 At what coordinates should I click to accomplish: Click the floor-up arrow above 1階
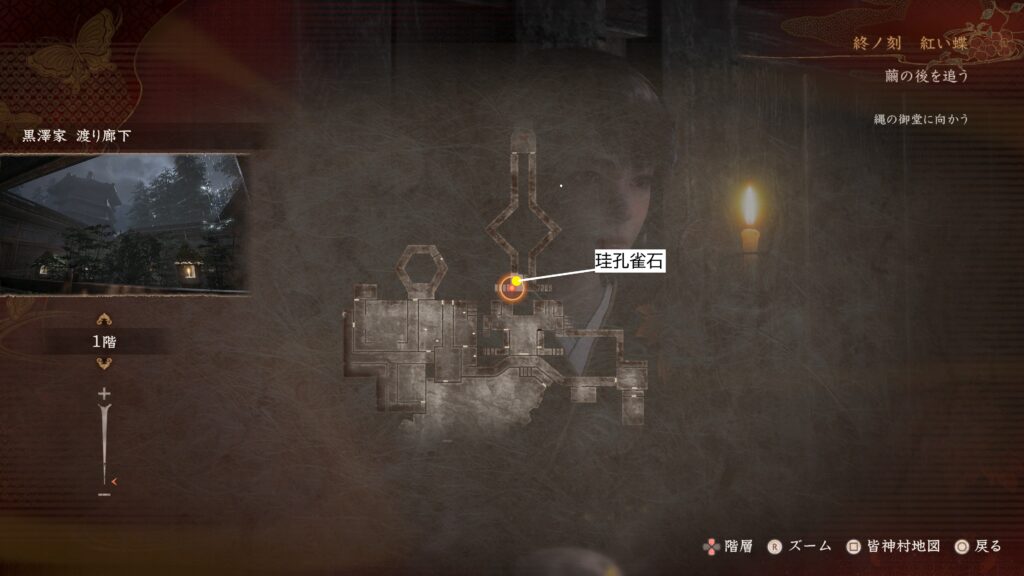click(104, 320)
